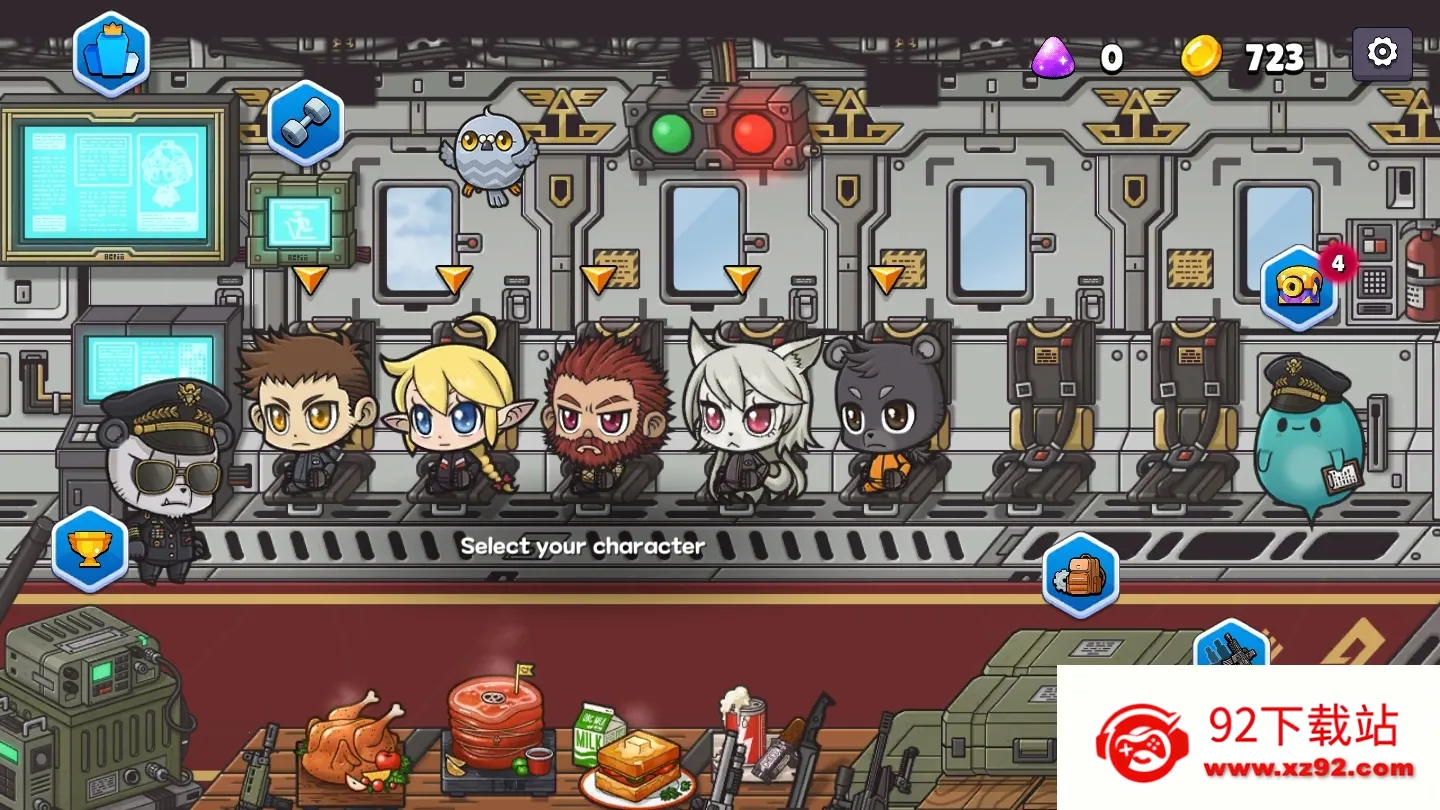Open the dumbbell training icon
The image size is (1440, 810).
[305, 124]
